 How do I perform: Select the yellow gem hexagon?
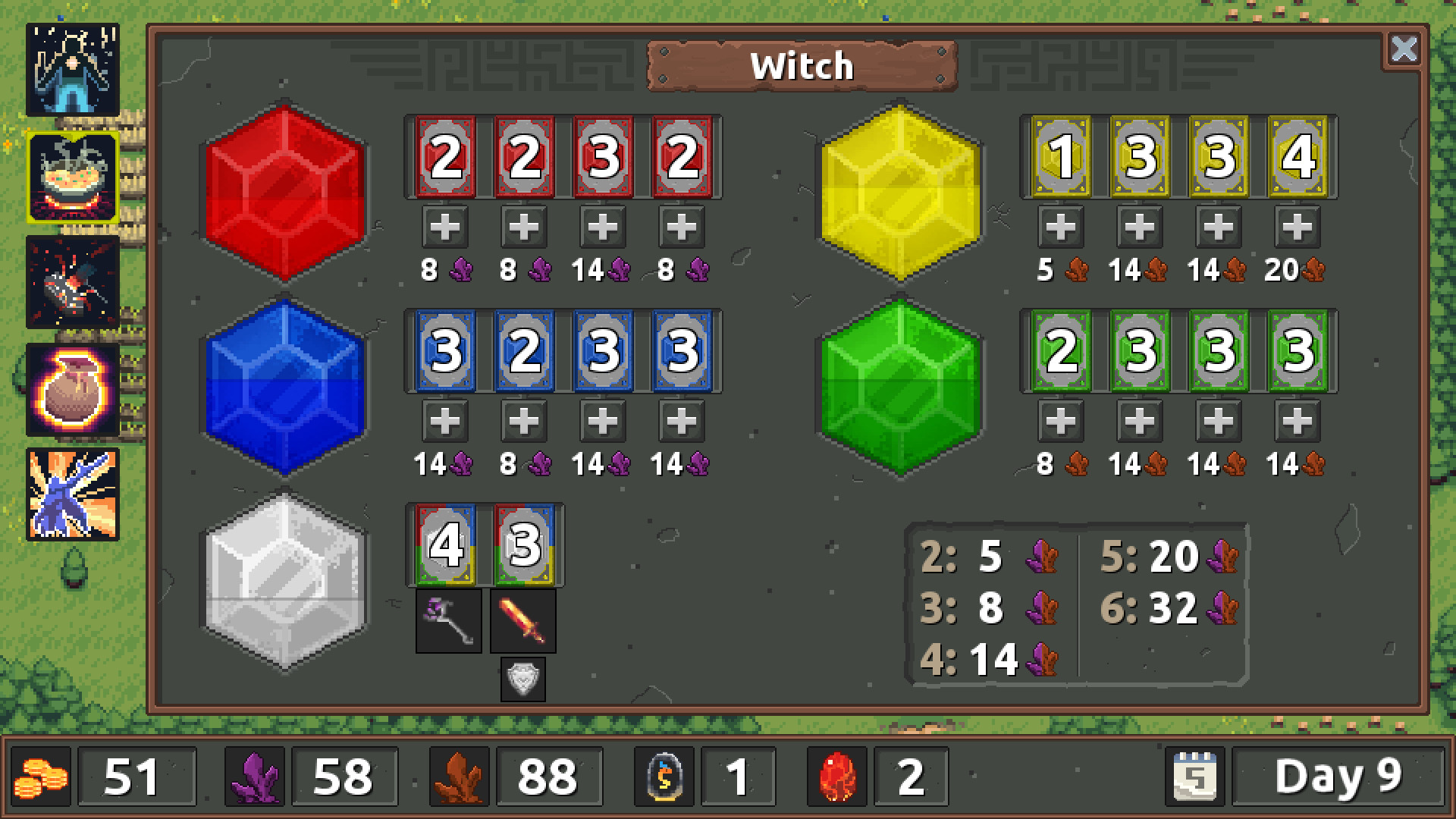(x=900, y=188)
